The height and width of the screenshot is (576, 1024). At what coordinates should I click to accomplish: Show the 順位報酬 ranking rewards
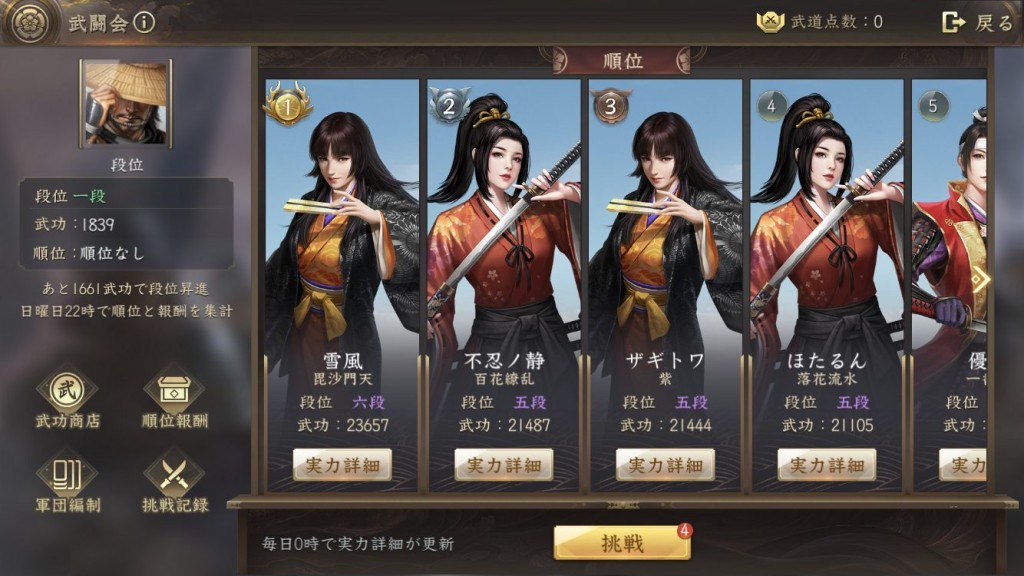[175, 397]
